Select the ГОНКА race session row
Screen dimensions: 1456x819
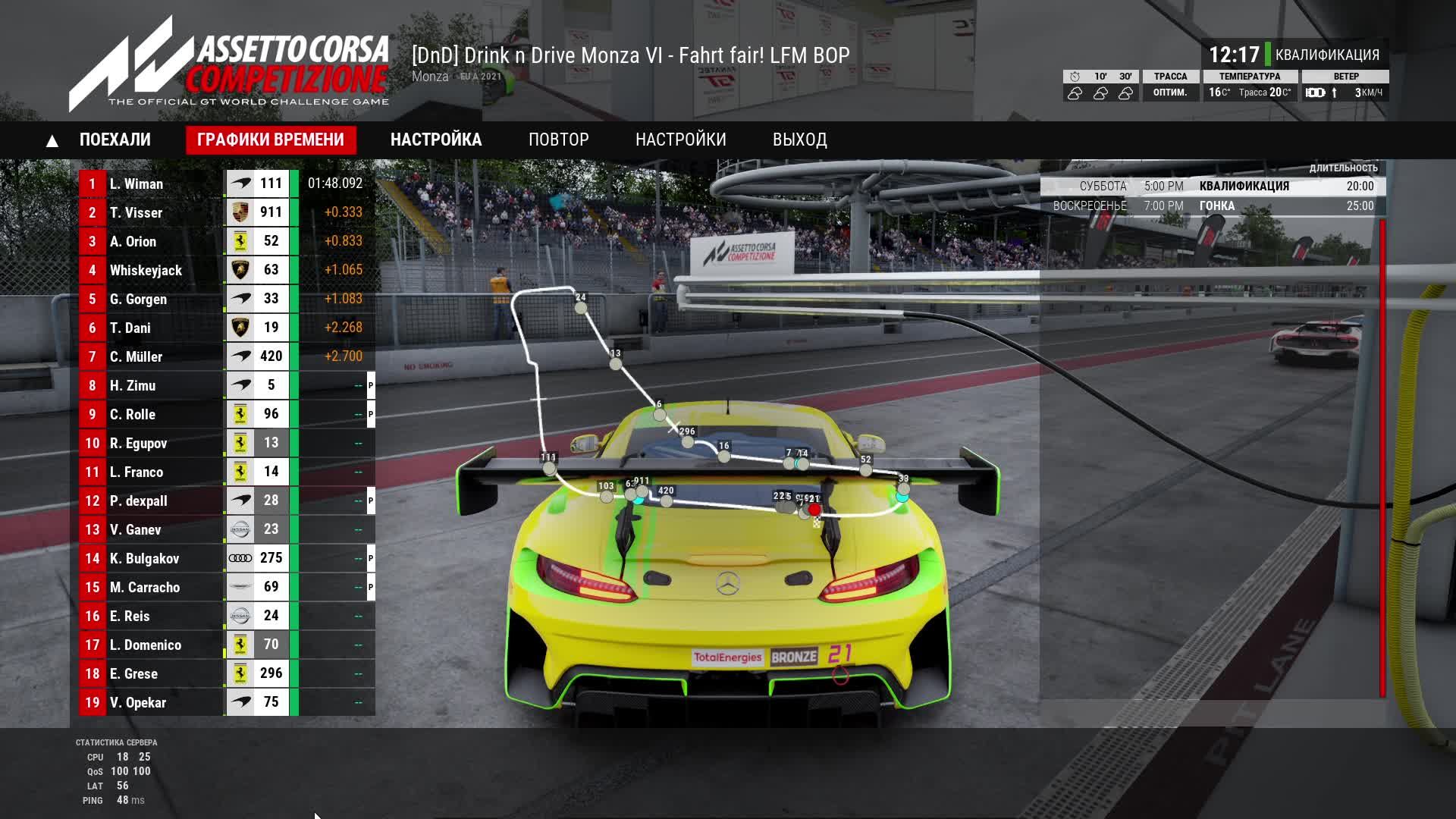coord(1213,206)
